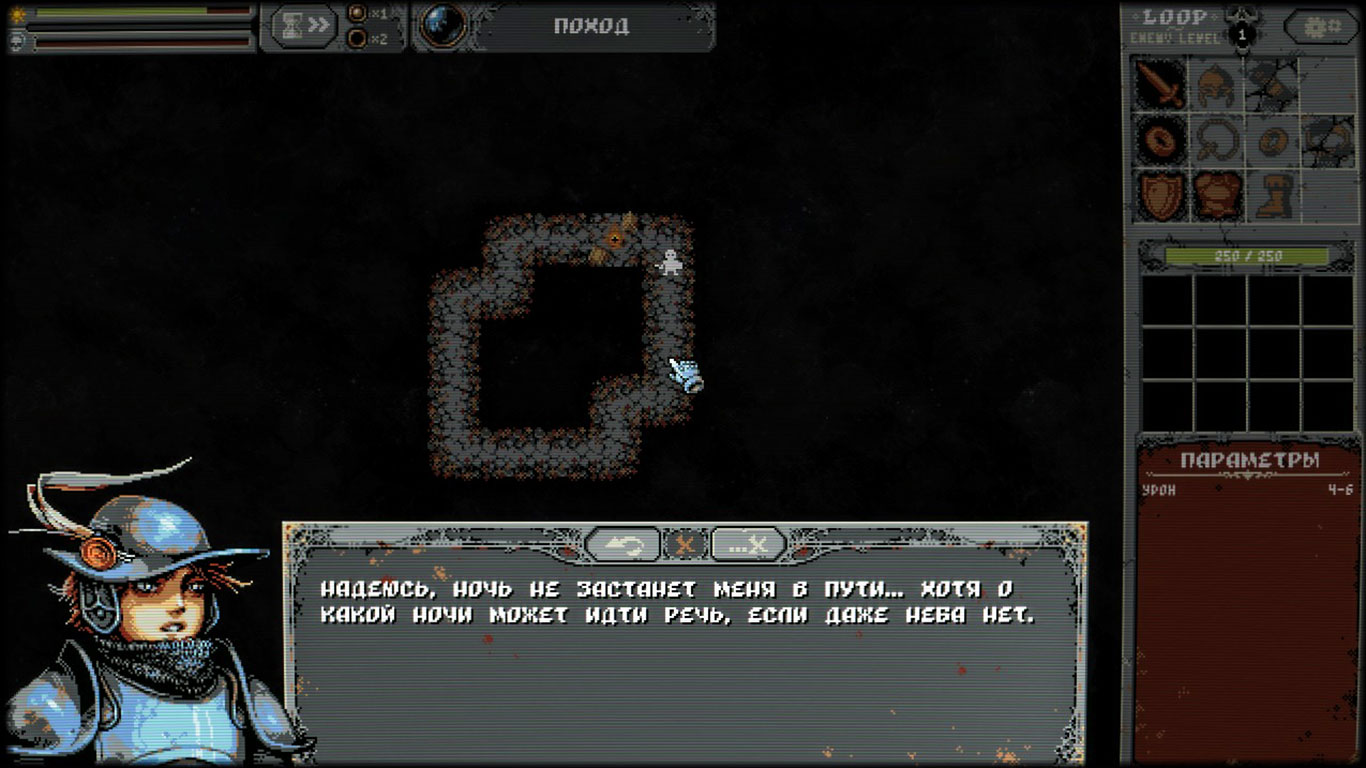Choose the chest armor slot
Viewport: 1366px width, 768px height.
pyautogui.click(x=1215, y=195)
